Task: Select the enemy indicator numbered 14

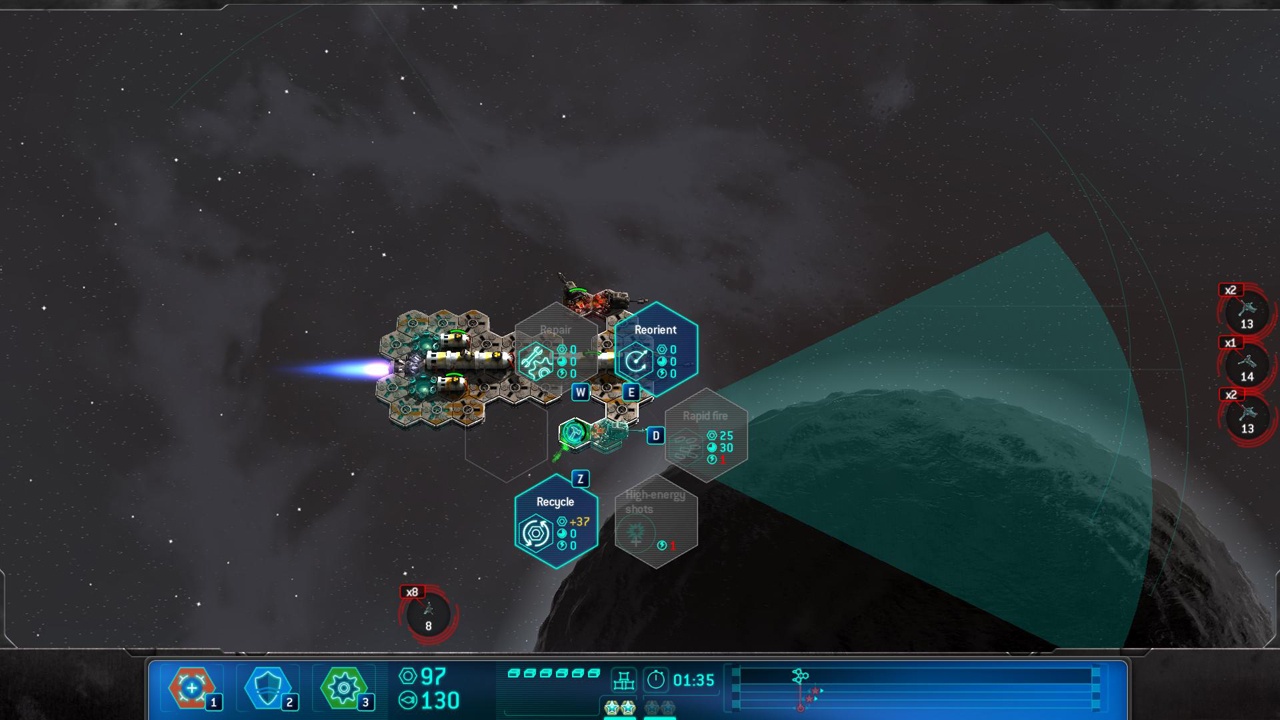Action: [1247, 365]
